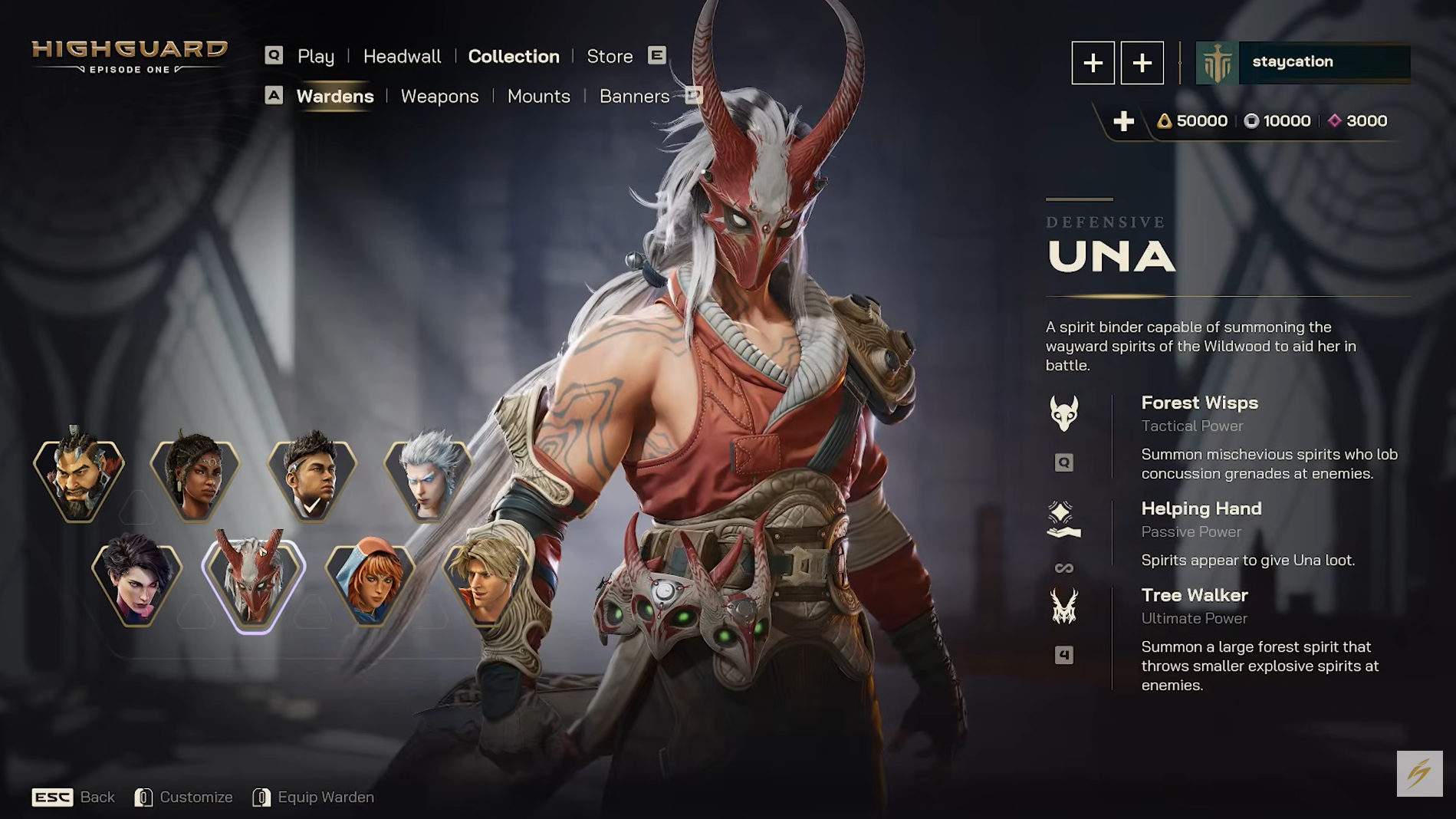Open the Store tab
The image size is (1456, 819).
[x=610, y=57]
